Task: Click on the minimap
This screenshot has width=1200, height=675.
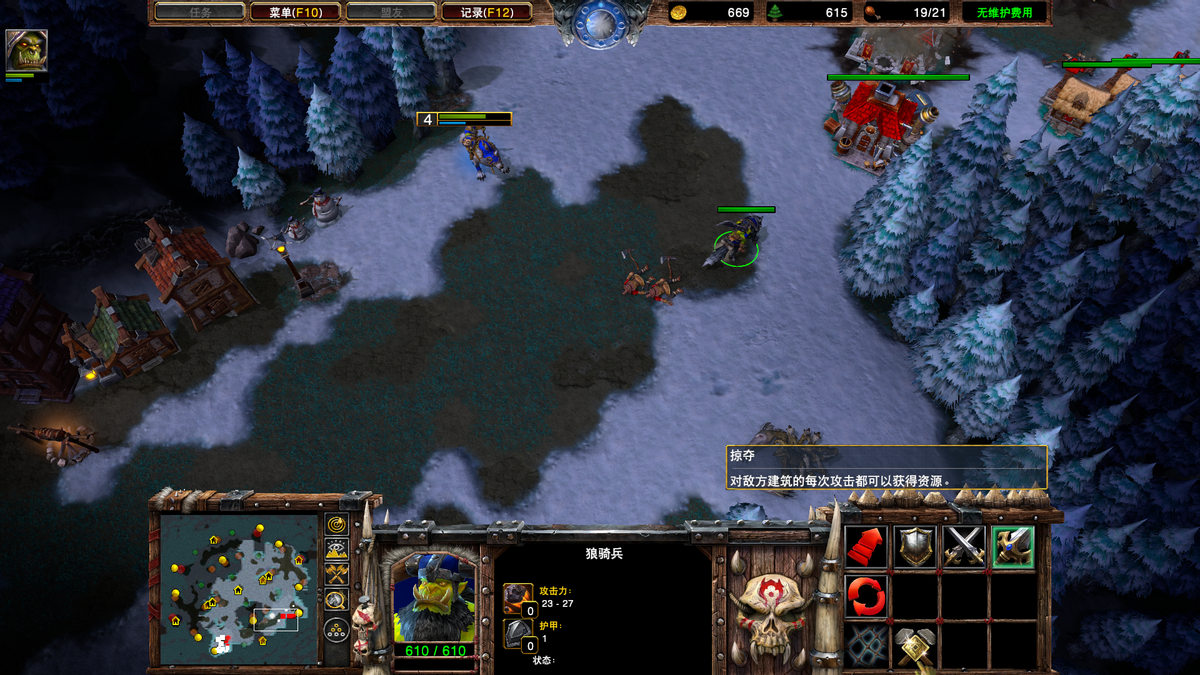Action: 238,588
